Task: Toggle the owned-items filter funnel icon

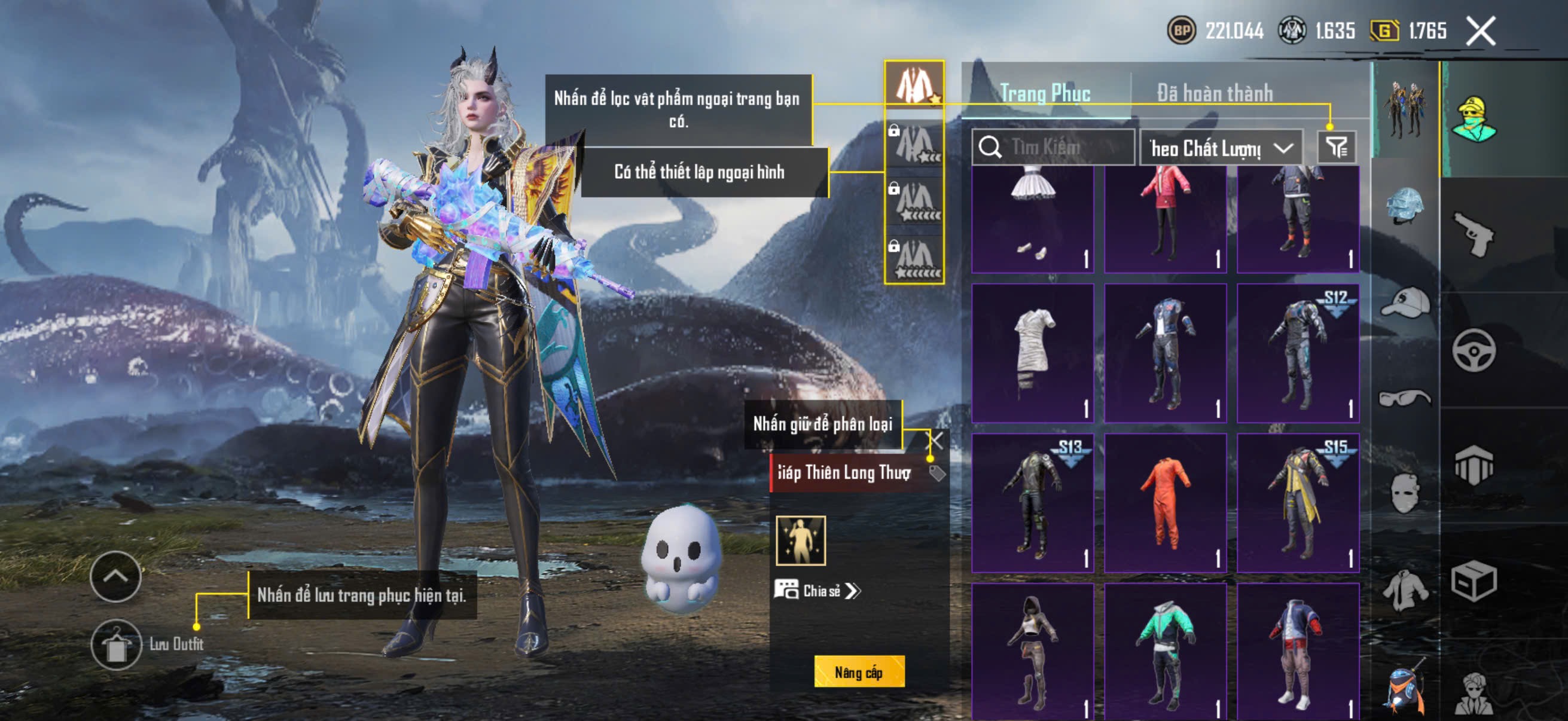Action: (x=1336, y=147)
